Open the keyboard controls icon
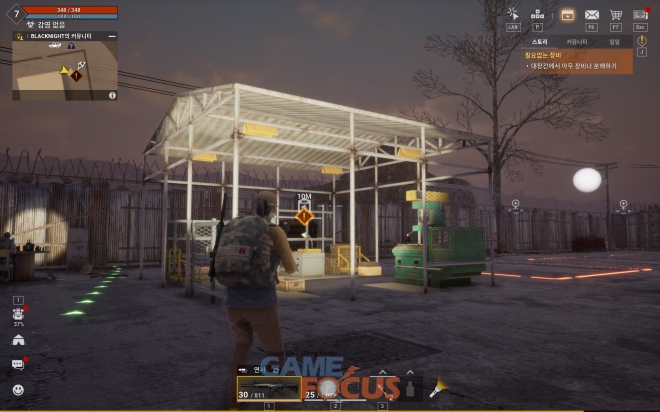 point(538,14)
